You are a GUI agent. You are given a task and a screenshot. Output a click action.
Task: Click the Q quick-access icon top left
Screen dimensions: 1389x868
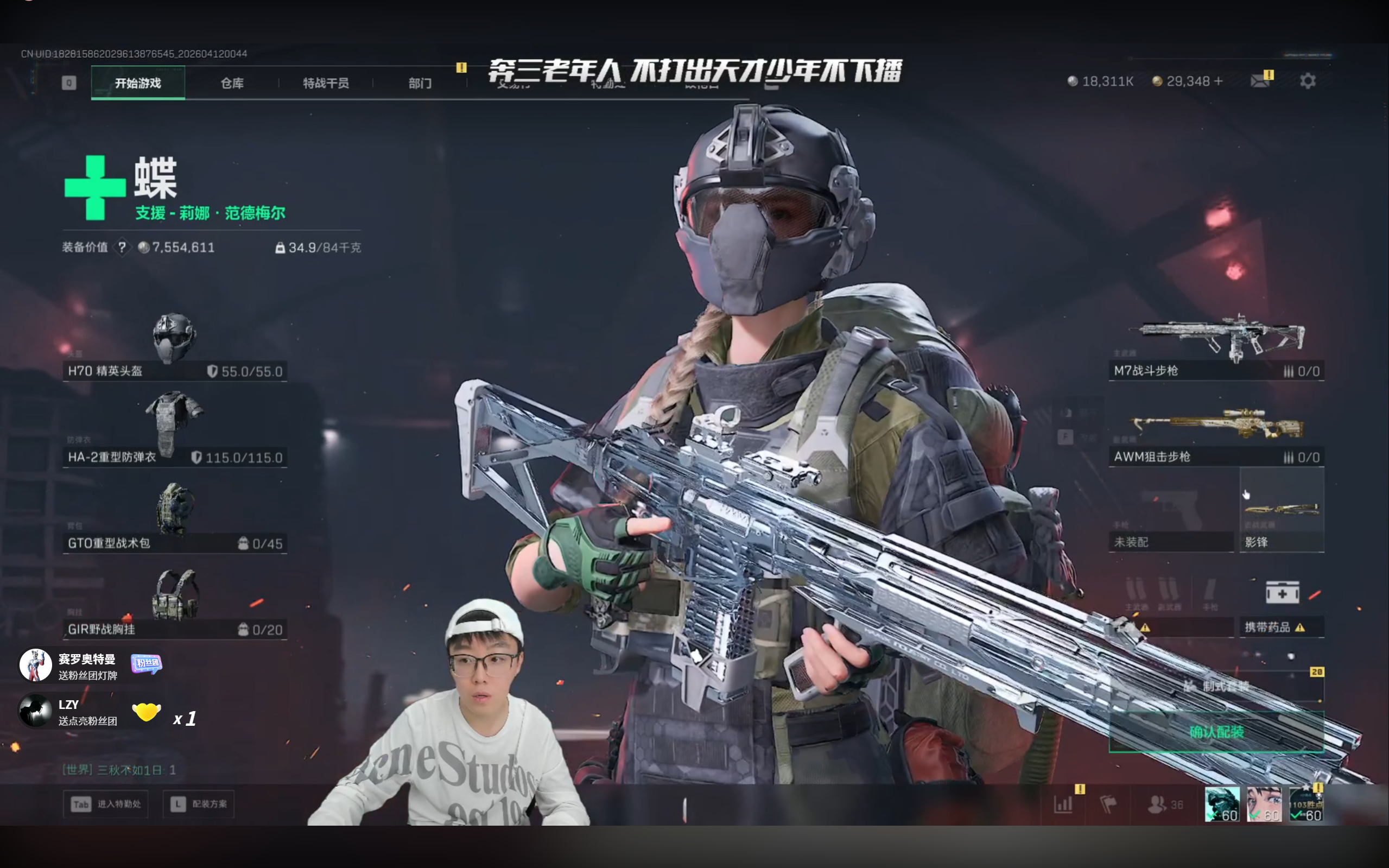68,82
